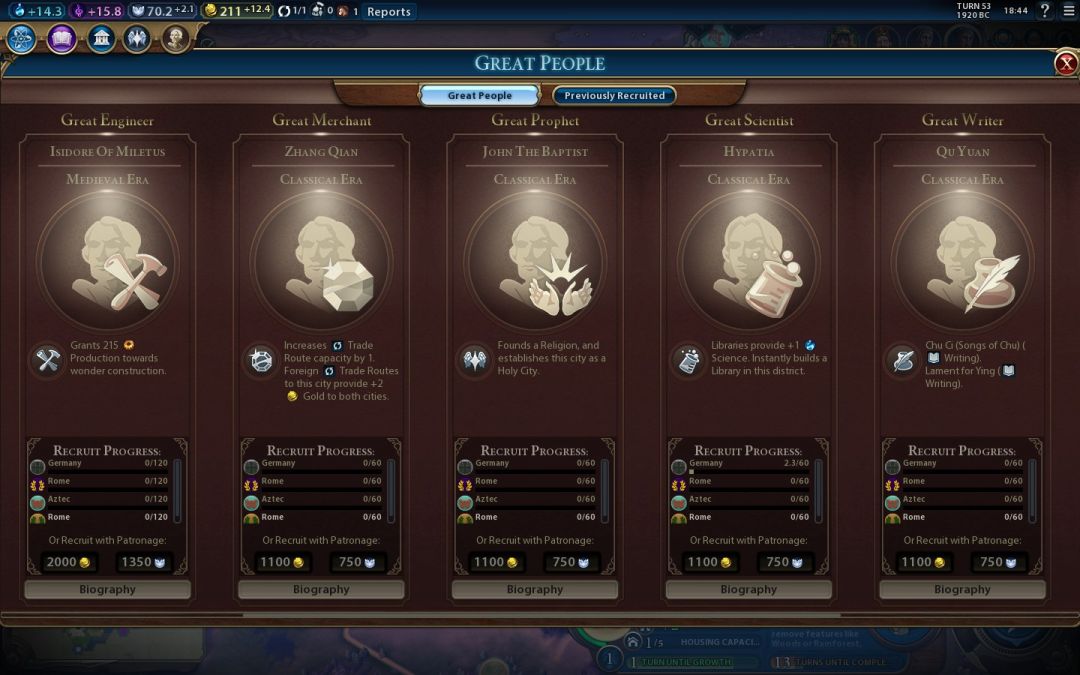The height and width of the screenshot is (675, 1080).
Task: Open Hypatia's Biography
Action: tap(748, 590)
